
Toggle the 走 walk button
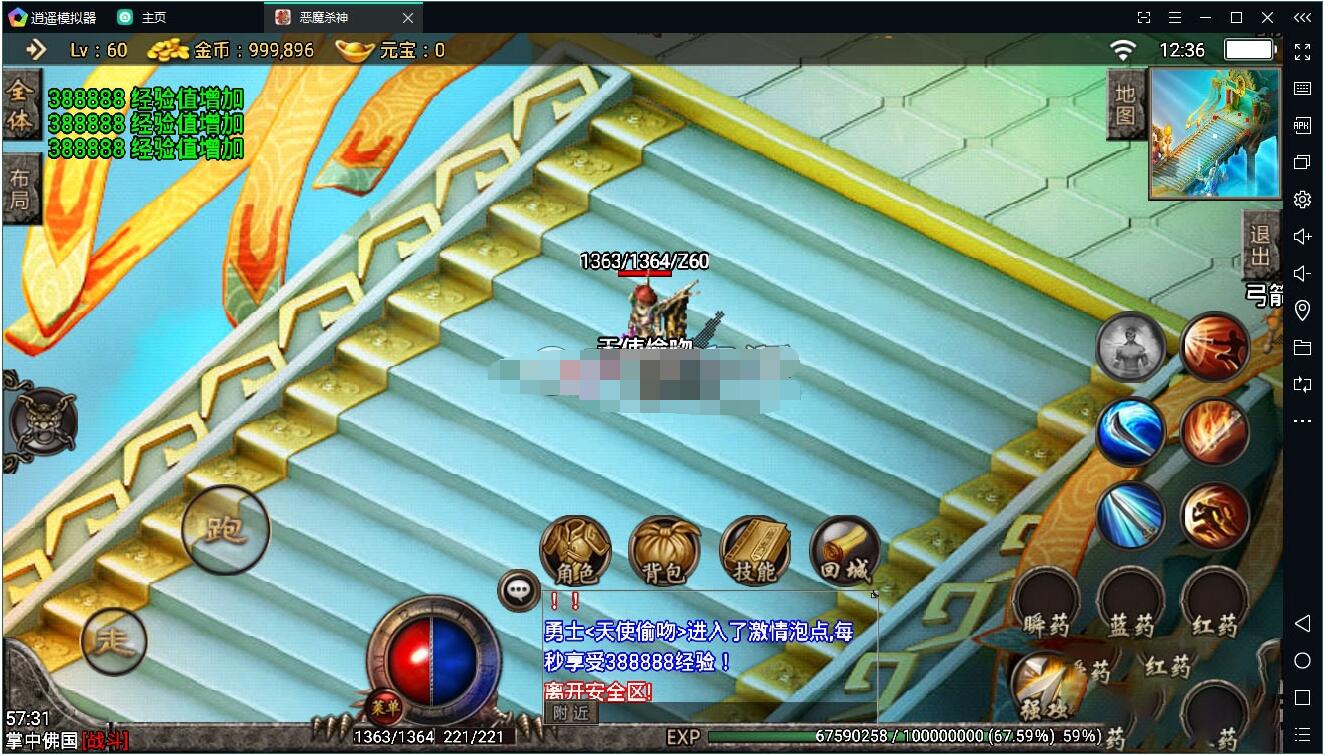click(x=114, y=640)
